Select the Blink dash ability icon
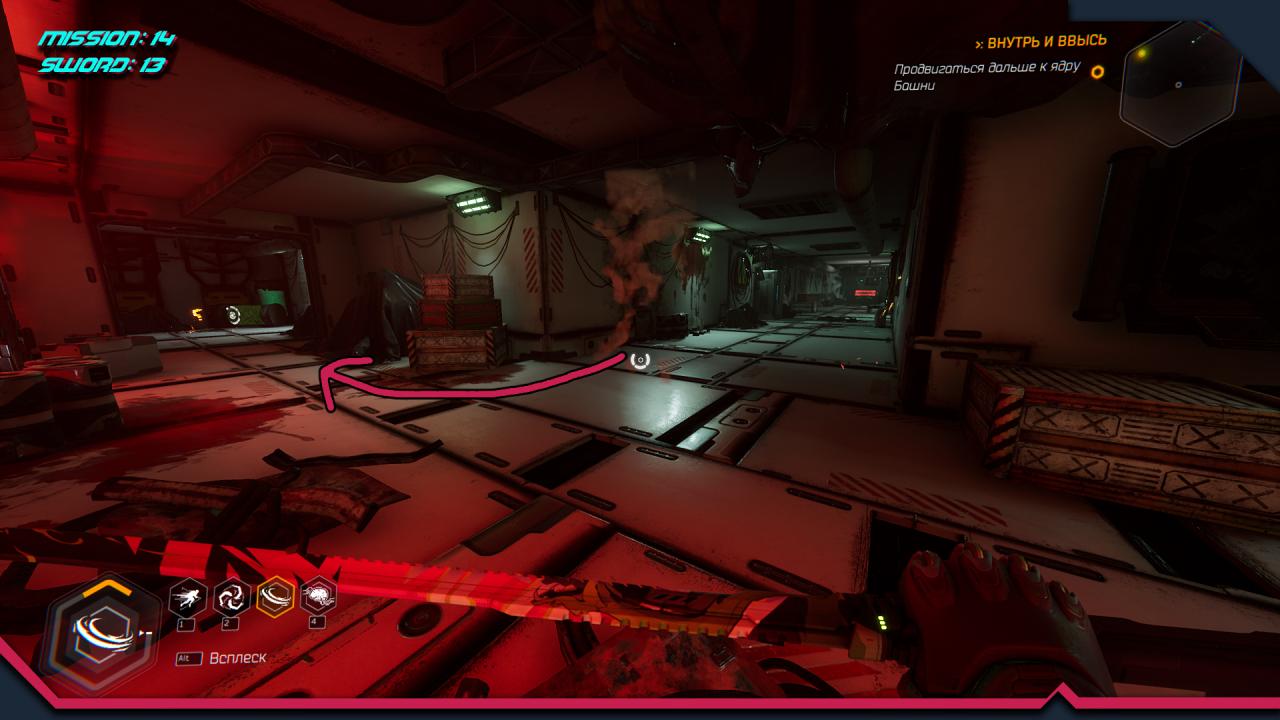 pos(188,598)
